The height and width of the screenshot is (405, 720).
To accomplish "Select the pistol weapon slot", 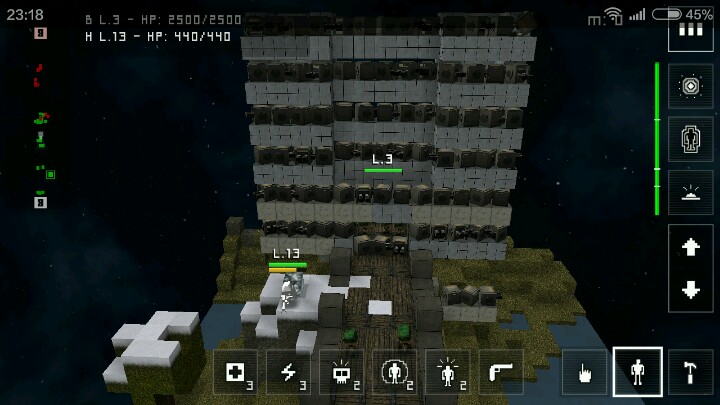I will (x=500, y=372).
